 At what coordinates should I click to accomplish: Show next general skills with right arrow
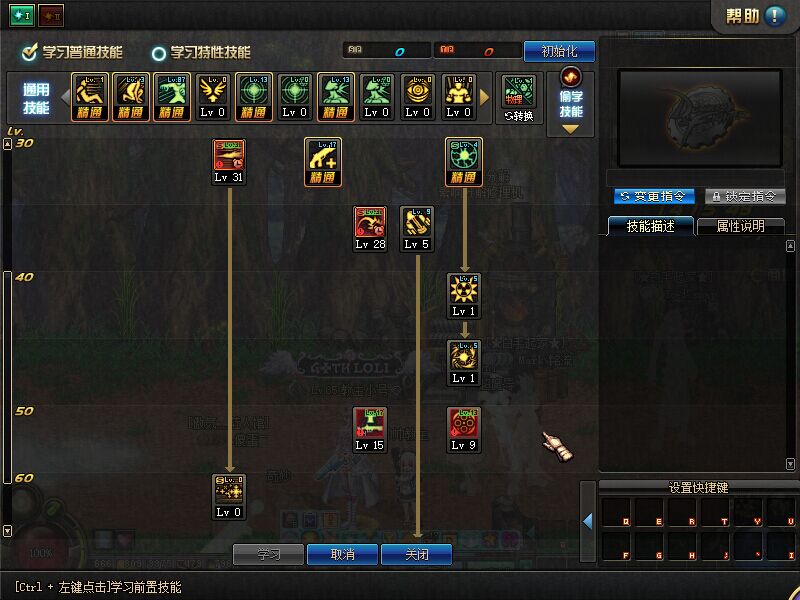(486, 98)
